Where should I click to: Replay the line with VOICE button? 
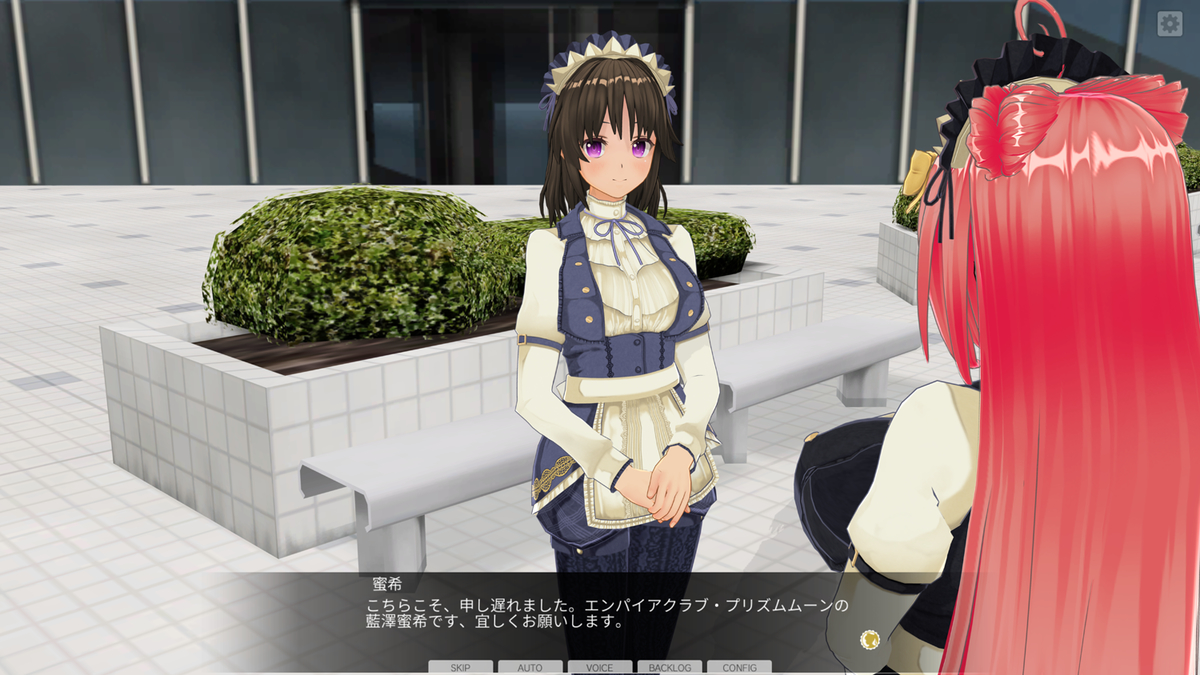point(600,667)
